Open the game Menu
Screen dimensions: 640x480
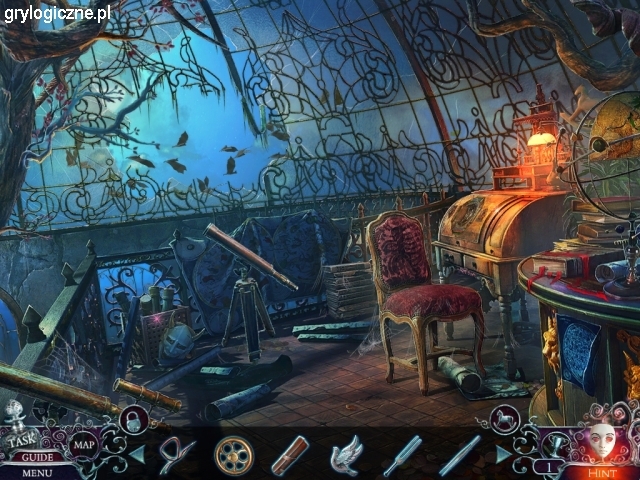pos(36,472)
